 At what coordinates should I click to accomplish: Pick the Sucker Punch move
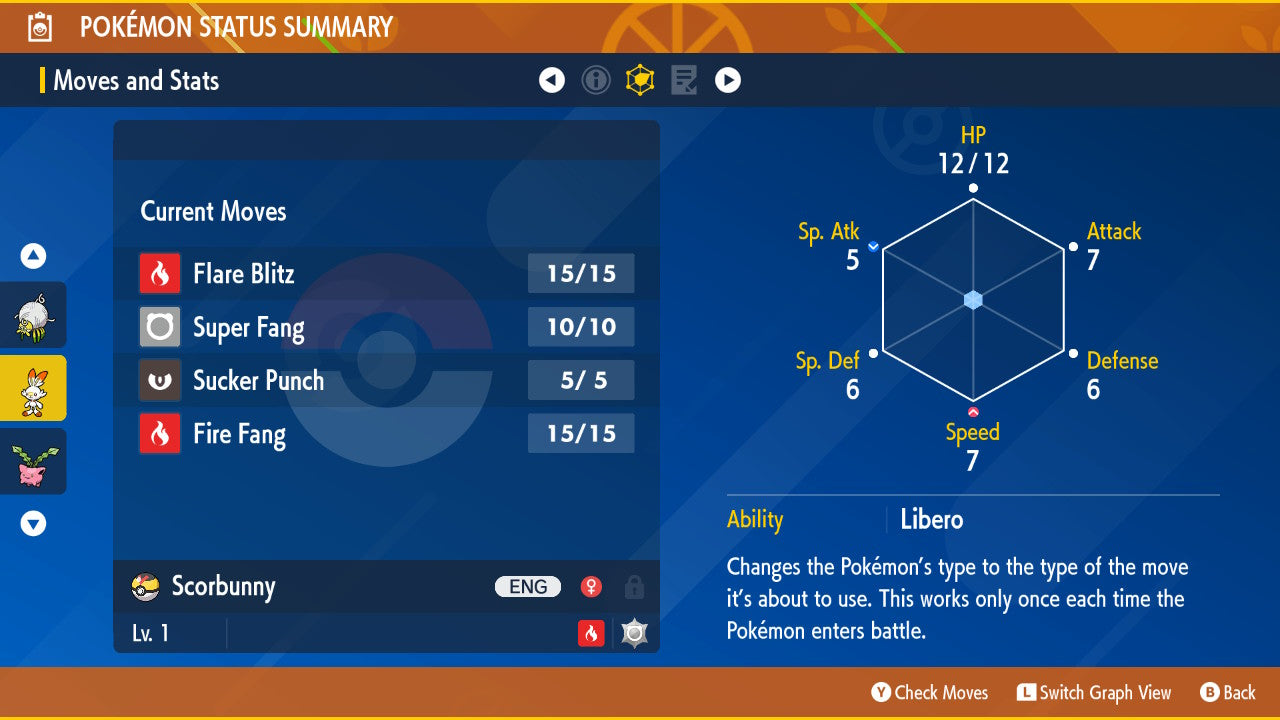click(x=386, y=381)
